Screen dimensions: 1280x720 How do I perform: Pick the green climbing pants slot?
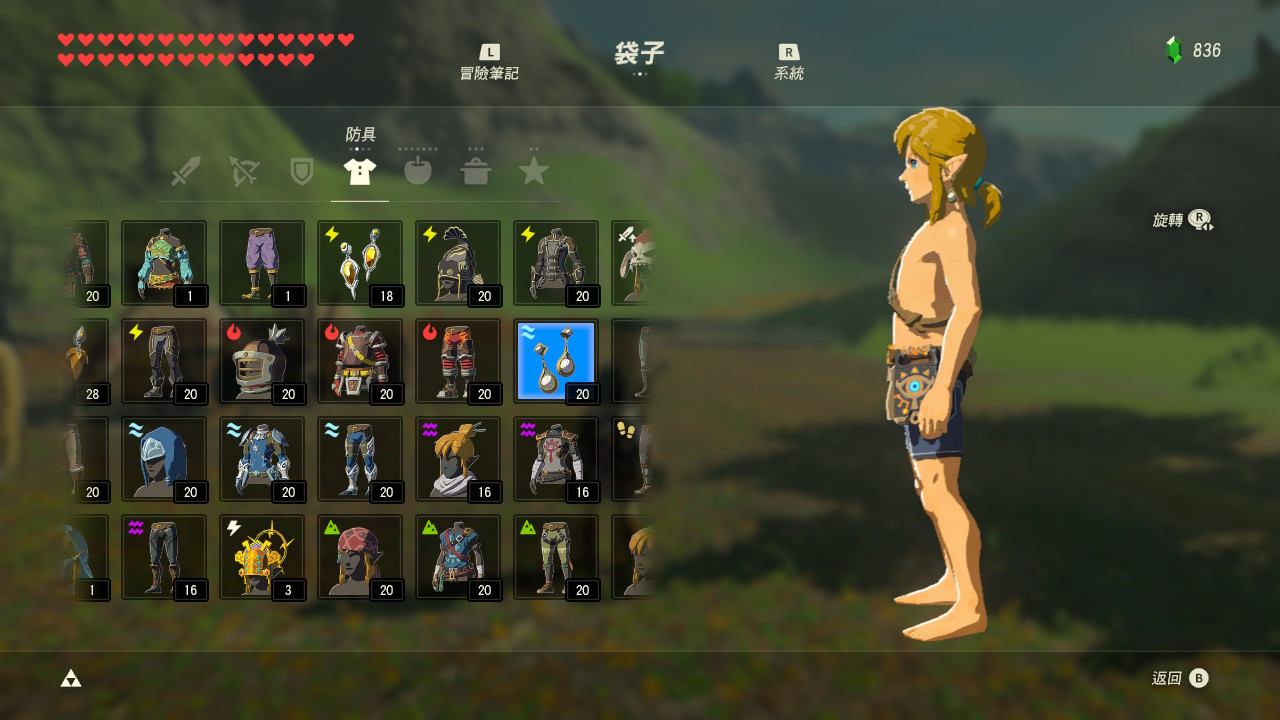click(556, 557)
